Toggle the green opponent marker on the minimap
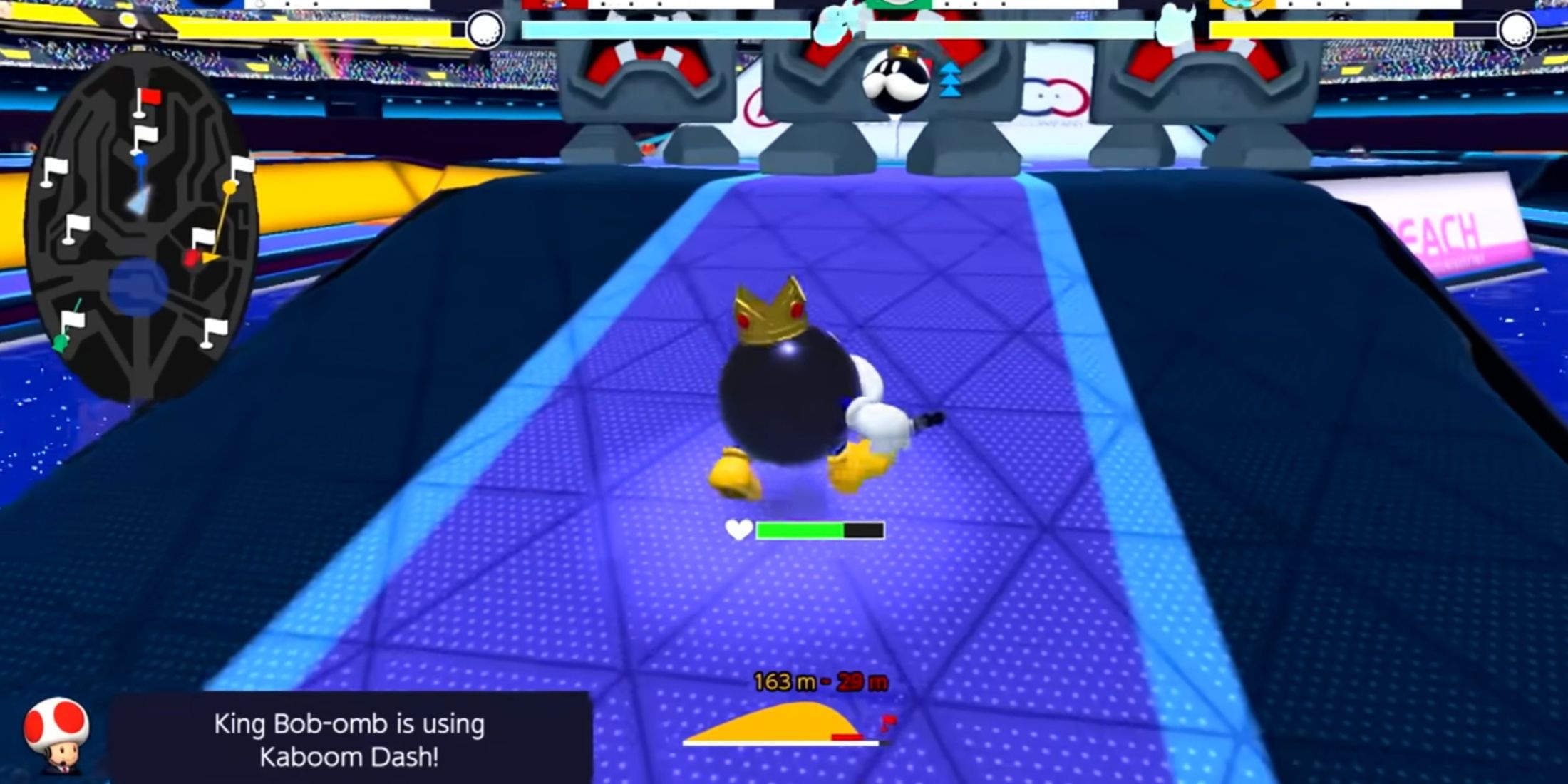The width and height of the screenshot is (1568, 784). click(60, 344)
